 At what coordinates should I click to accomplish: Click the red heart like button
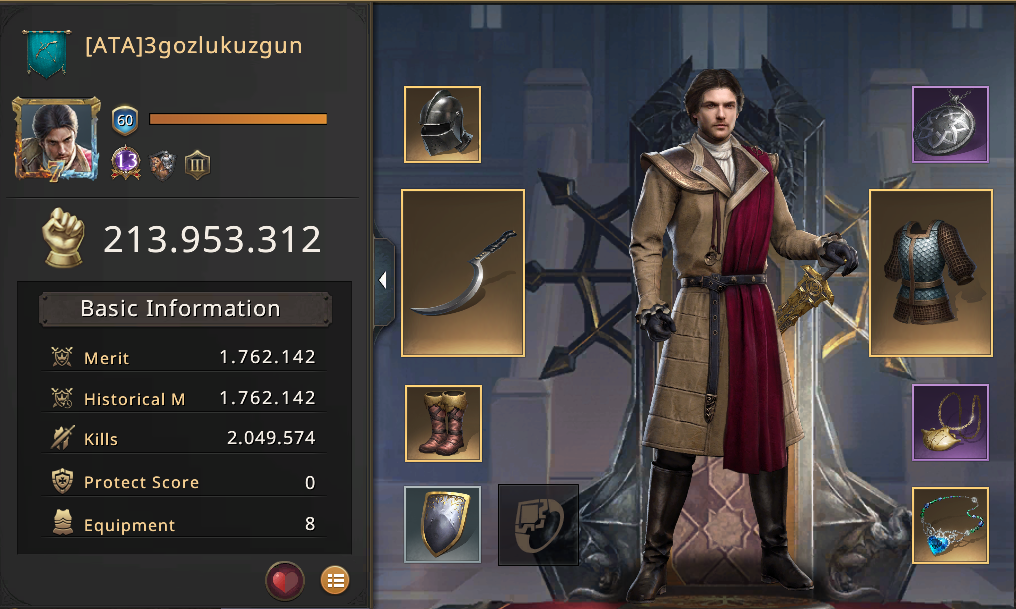coord(284,579)
